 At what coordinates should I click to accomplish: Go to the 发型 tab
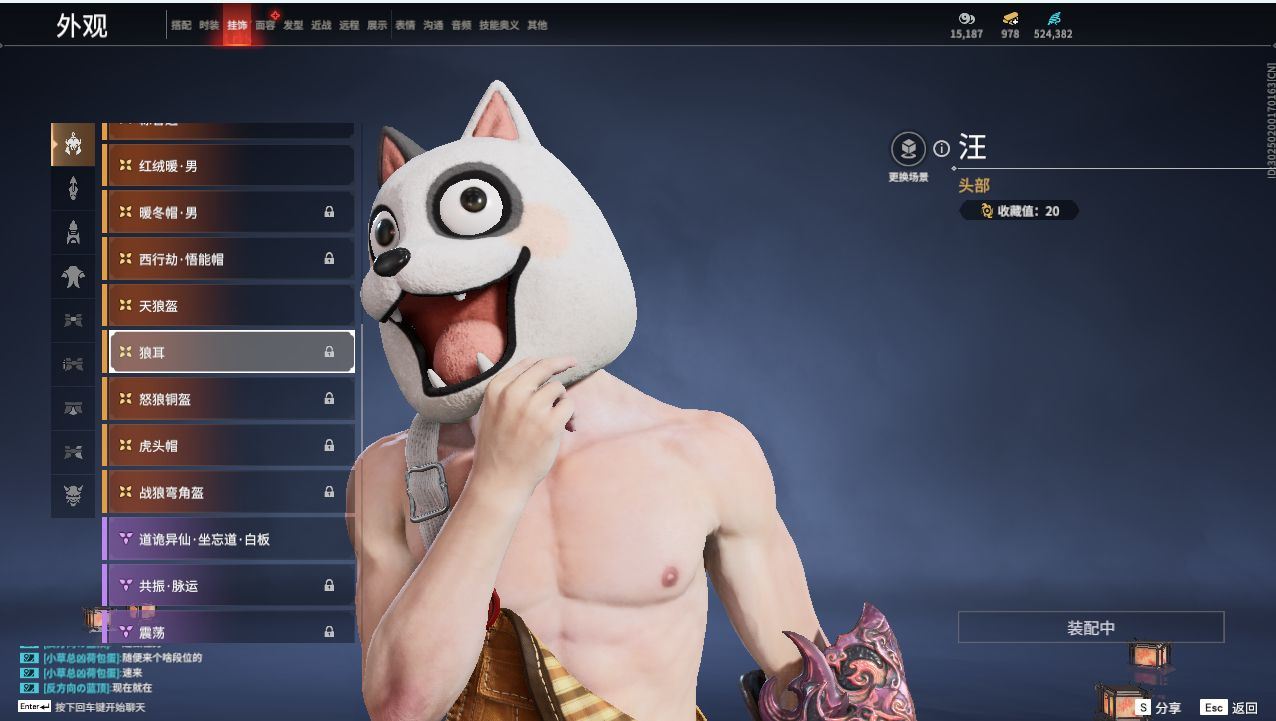tap(293, 26)
